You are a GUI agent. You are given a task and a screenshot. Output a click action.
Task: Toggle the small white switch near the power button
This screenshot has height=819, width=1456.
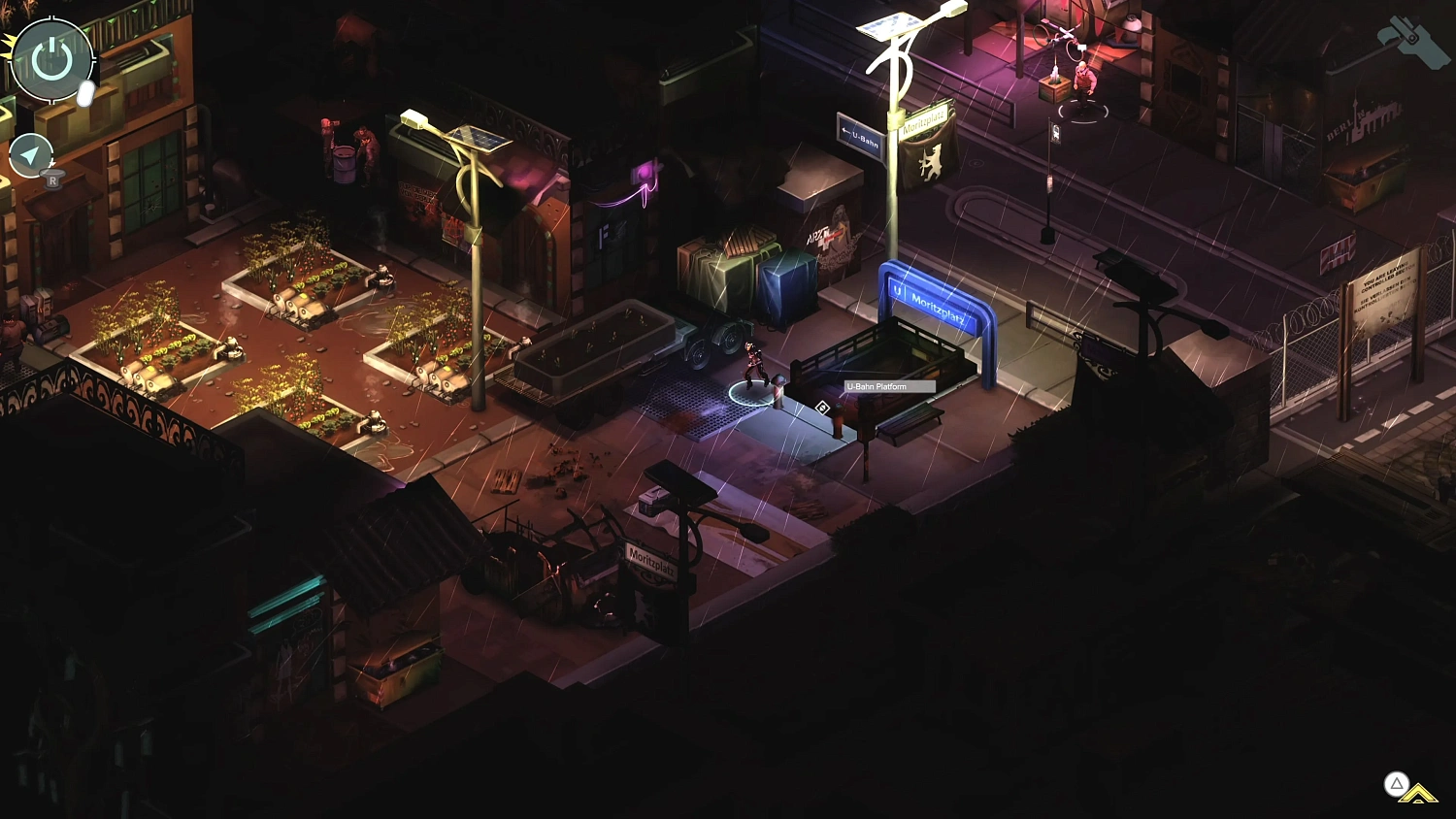click(x=84, y=93)
